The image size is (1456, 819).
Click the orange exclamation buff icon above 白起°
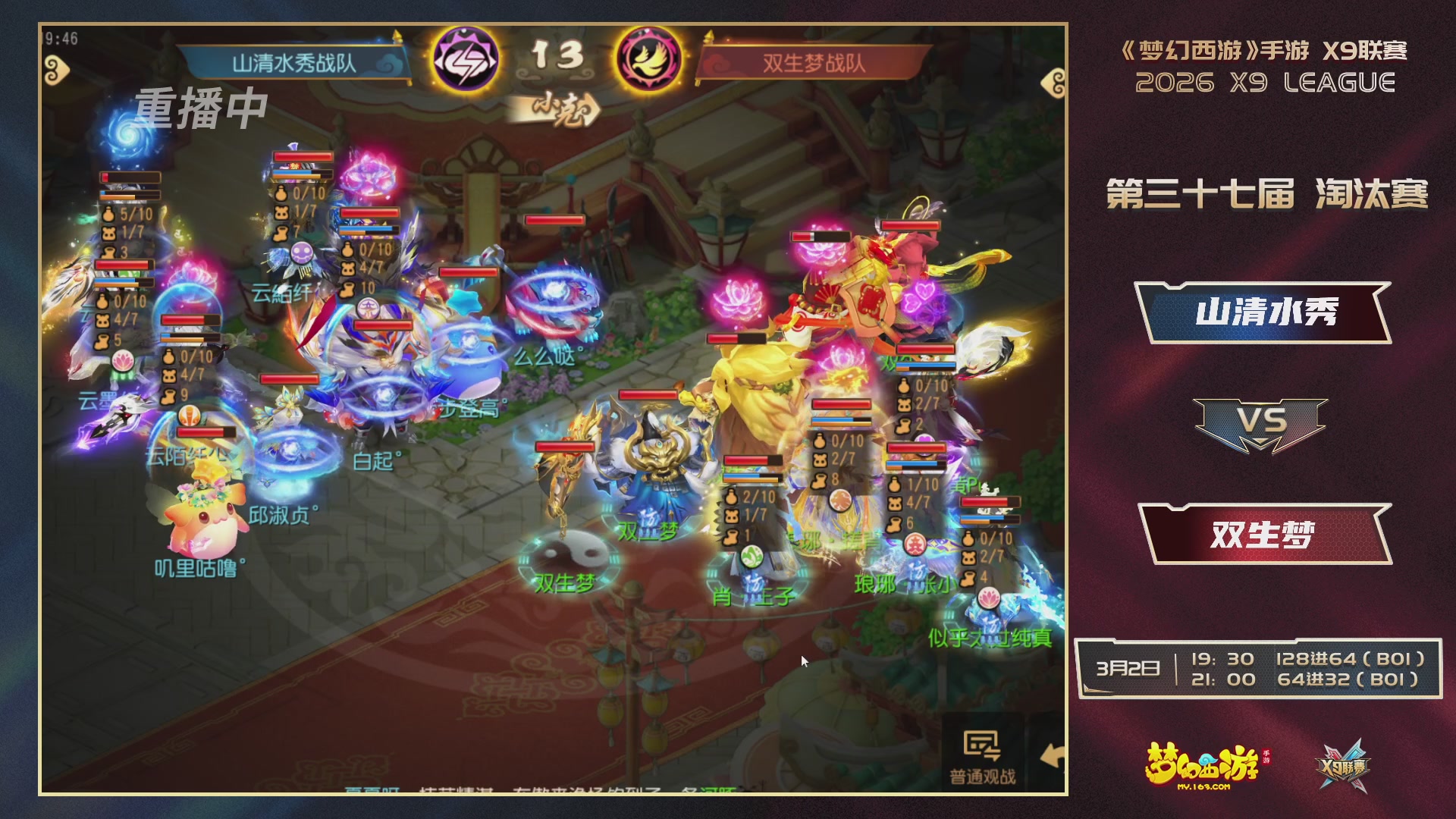tap(190, 416)
